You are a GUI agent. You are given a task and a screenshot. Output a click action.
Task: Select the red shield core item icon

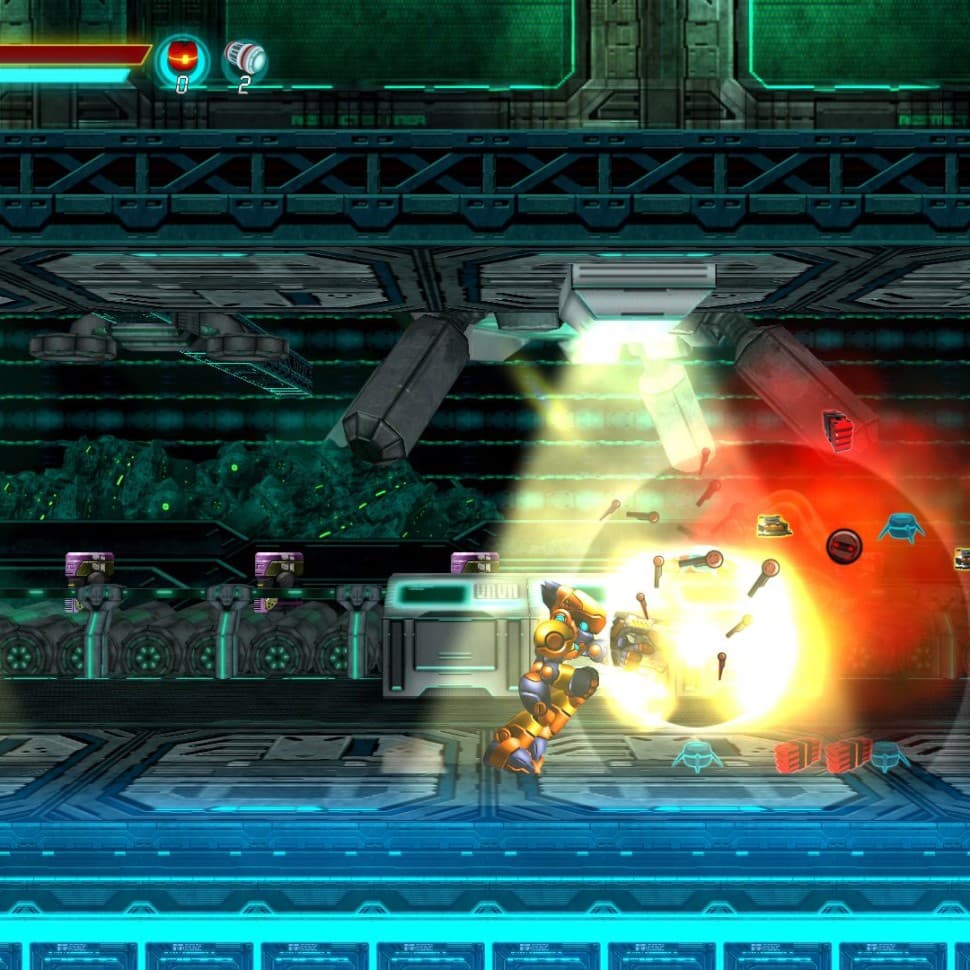[182, 58]
